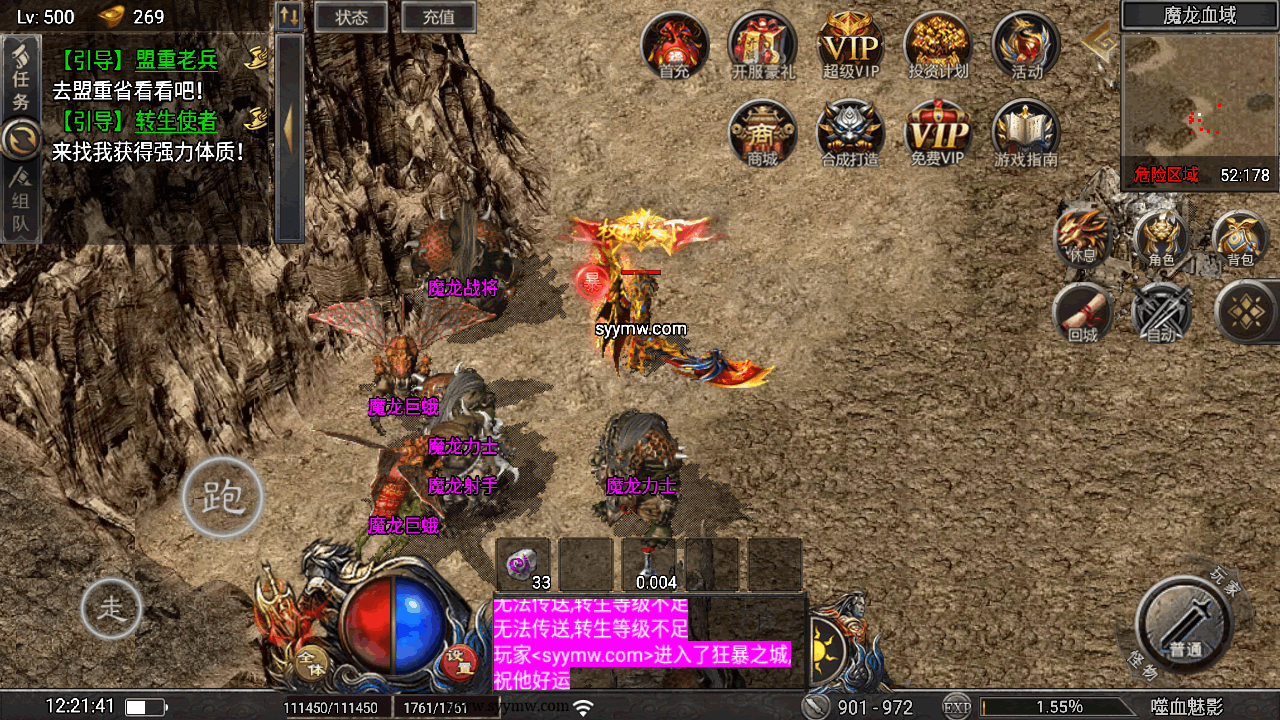Select the 转生使者 guide quest entry
Screen dimensions: 1280x720
click(x=176, y=121)
